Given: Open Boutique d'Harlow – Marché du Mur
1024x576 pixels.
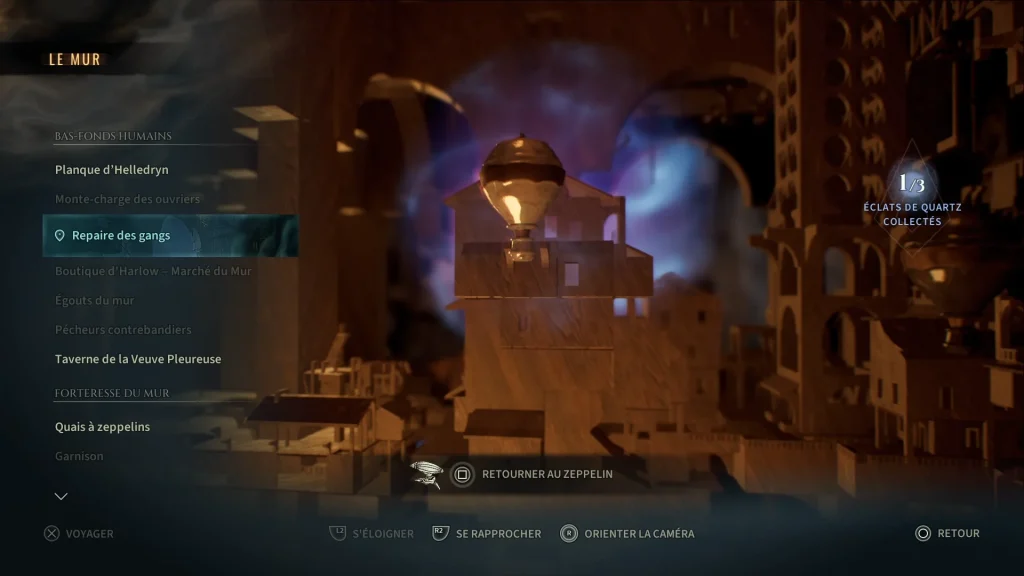Looking at the screenshot, I should click(x=153, y=271).
